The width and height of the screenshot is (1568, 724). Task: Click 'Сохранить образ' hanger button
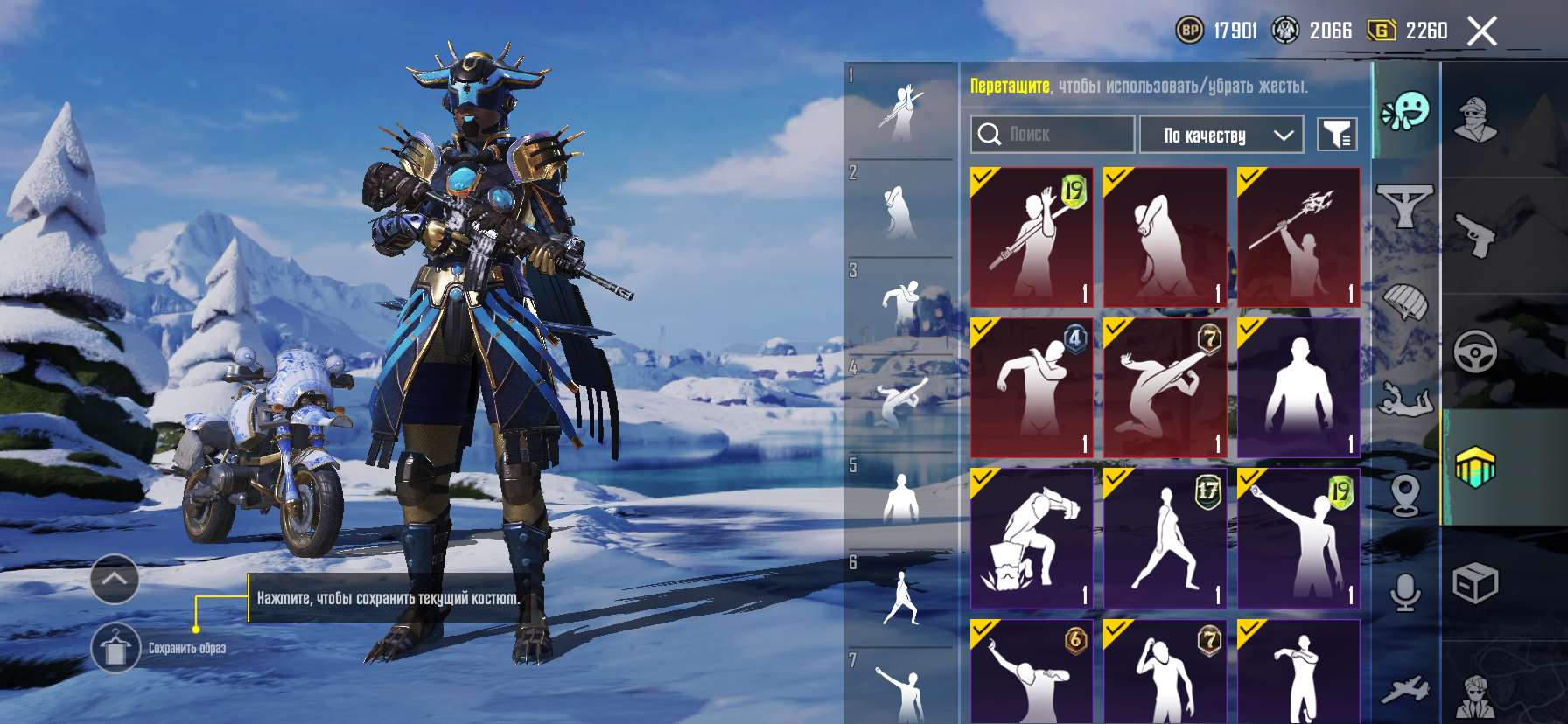coord(115,649)
